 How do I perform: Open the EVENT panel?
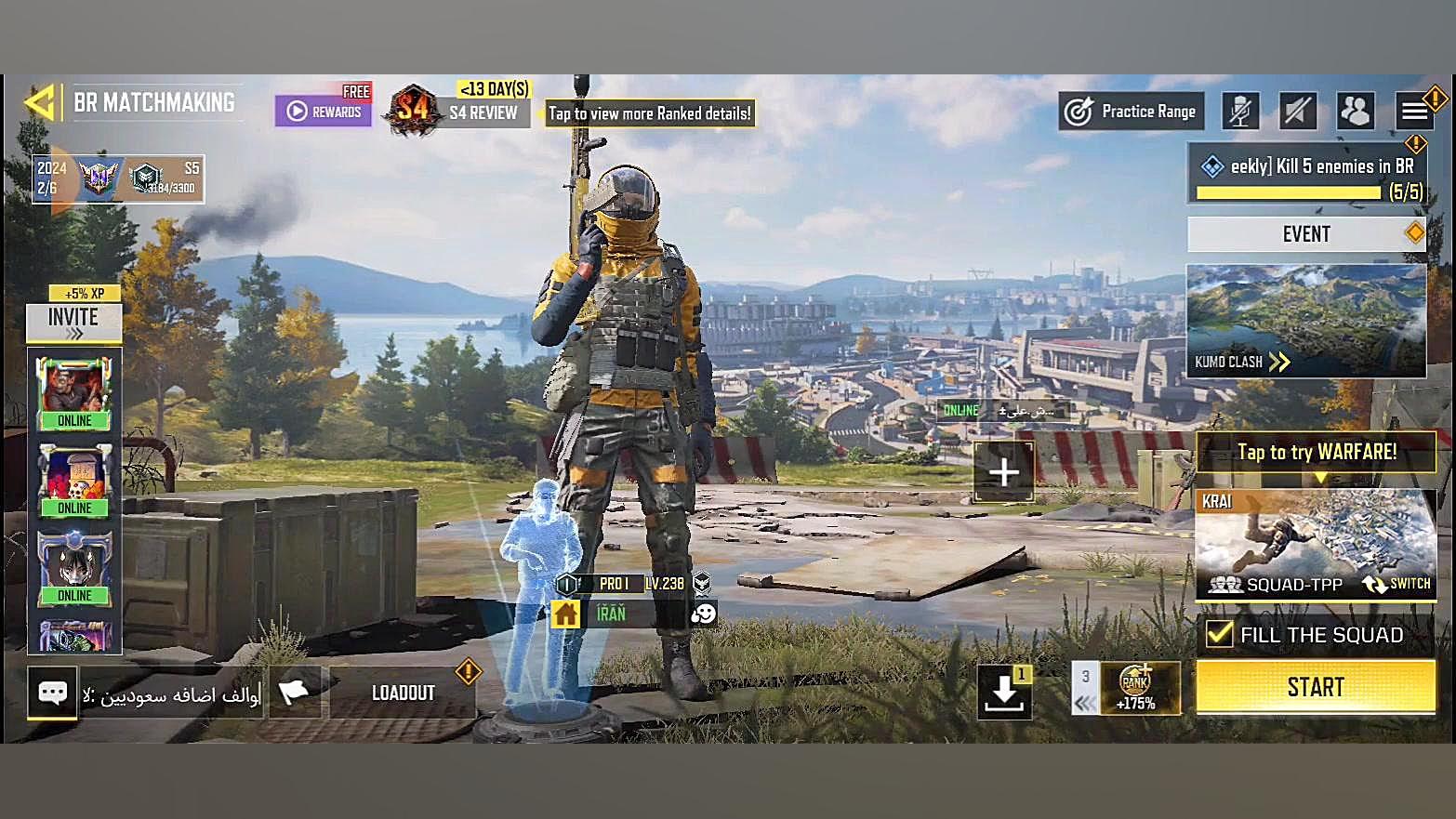pos(1306,234)
